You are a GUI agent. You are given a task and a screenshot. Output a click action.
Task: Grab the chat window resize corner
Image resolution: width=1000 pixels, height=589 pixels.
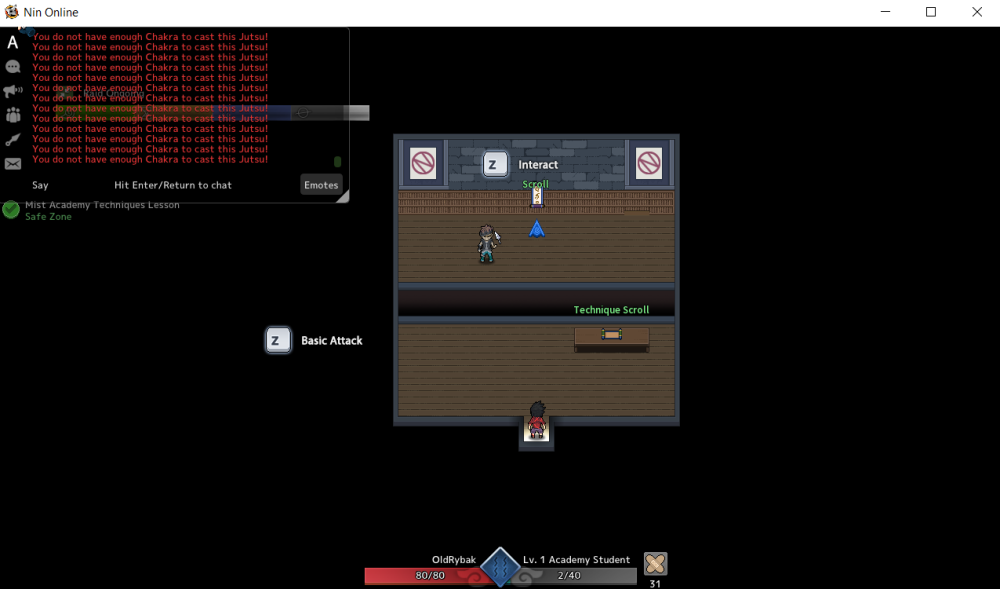[x=344, y=198]
